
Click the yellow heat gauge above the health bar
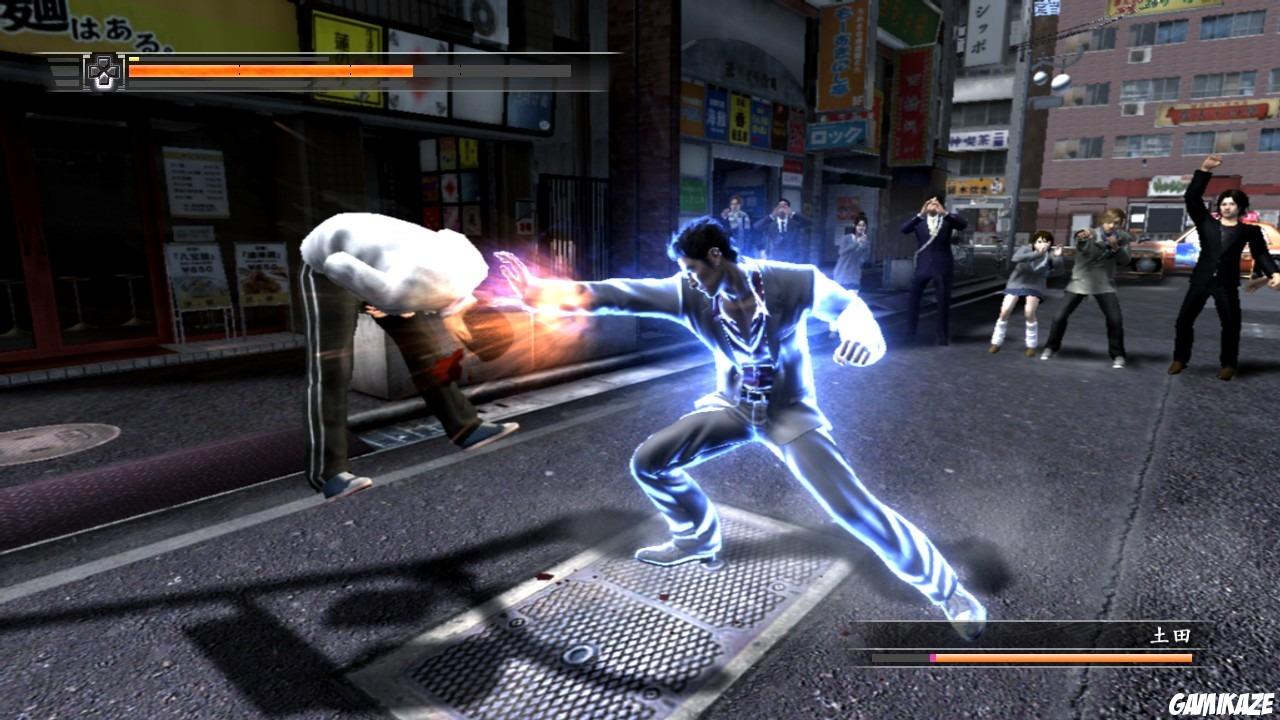(x=135, y=58)
